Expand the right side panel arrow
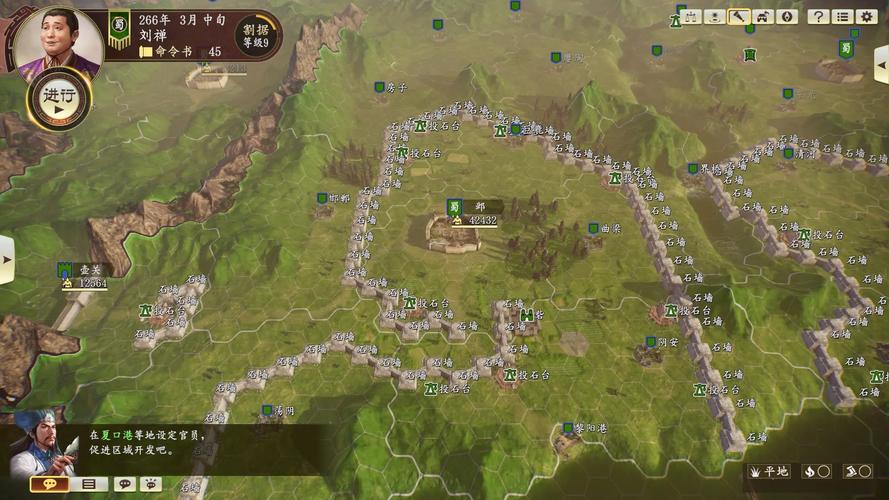The width and height of the screenshot is (889, 500). pyautogui.click(x=882, y=67)
